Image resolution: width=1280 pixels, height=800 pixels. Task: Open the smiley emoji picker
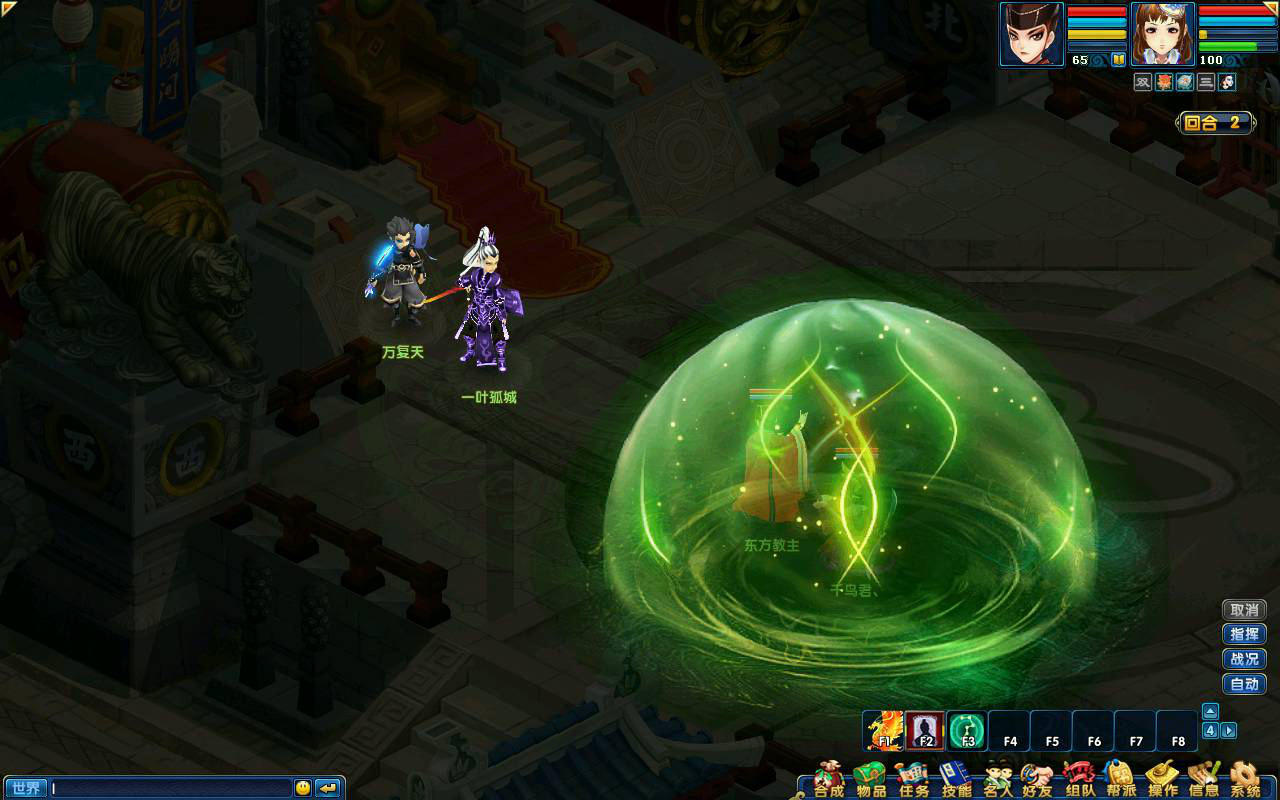pos(303,788)
